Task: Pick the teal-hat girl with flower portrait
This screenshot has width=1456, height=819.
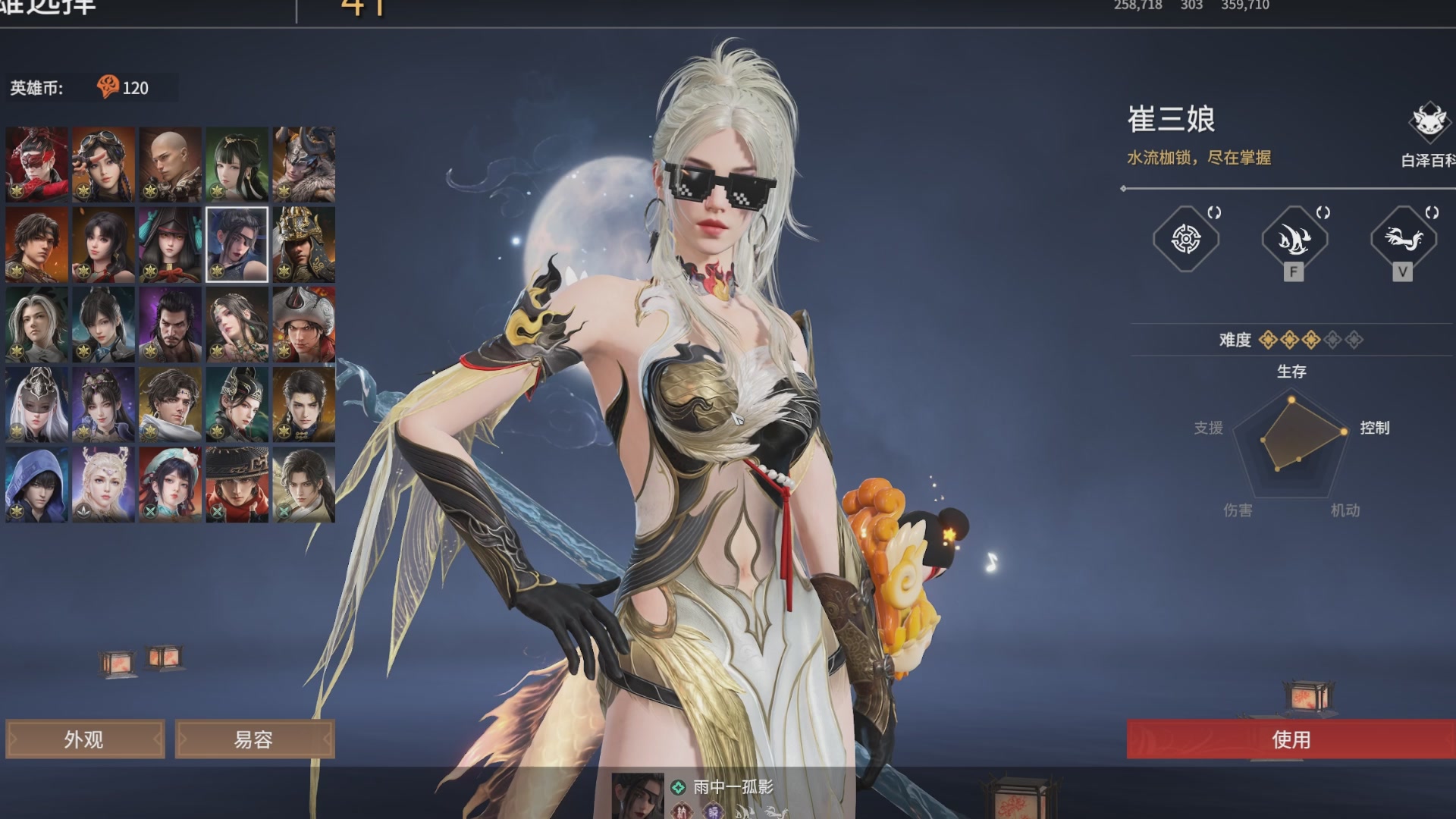Action: click(x=170, y=484)
